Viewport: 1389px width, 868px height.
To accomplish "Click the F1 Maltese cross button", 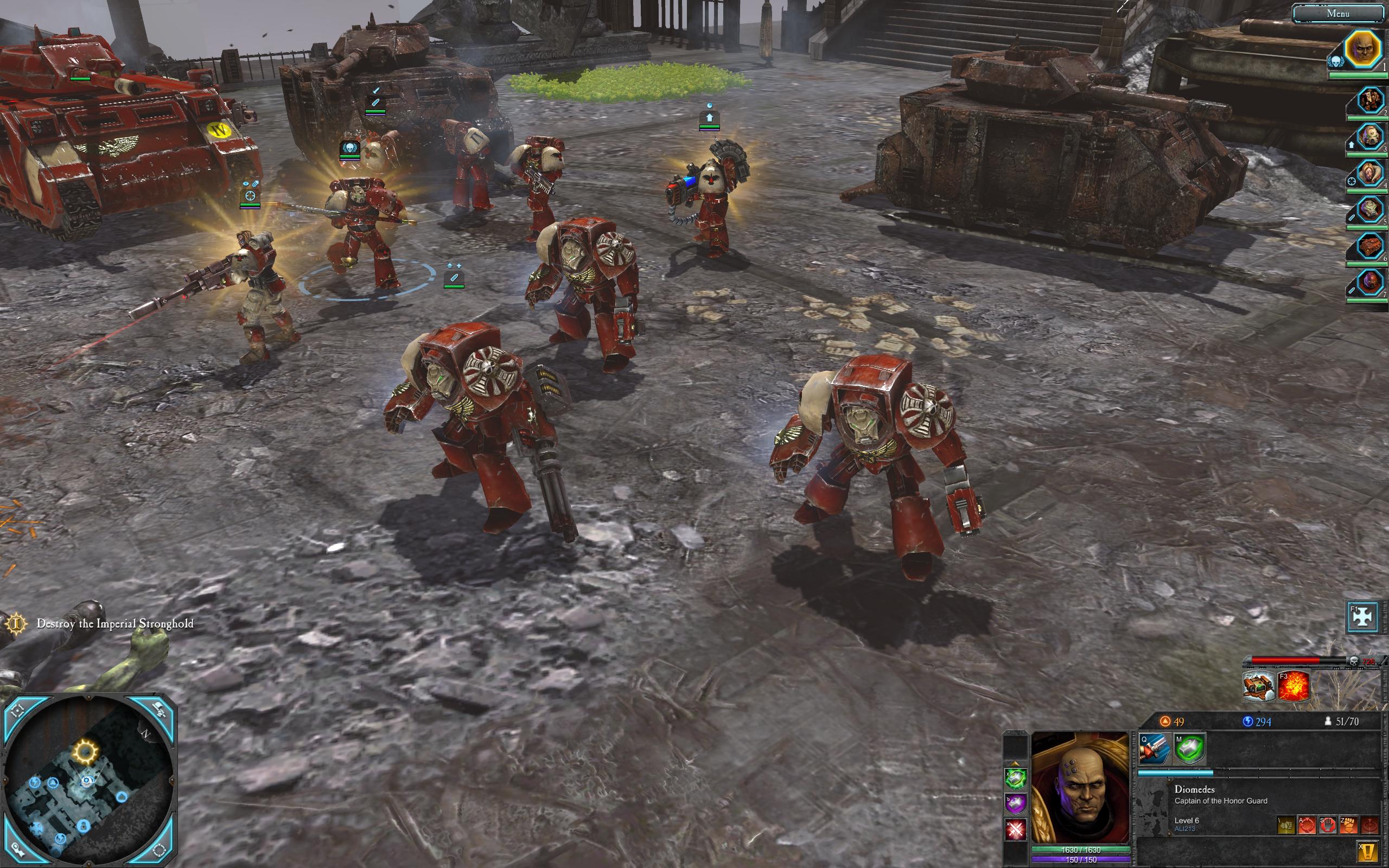I will pyautogui.click(x=1362, y=616).
